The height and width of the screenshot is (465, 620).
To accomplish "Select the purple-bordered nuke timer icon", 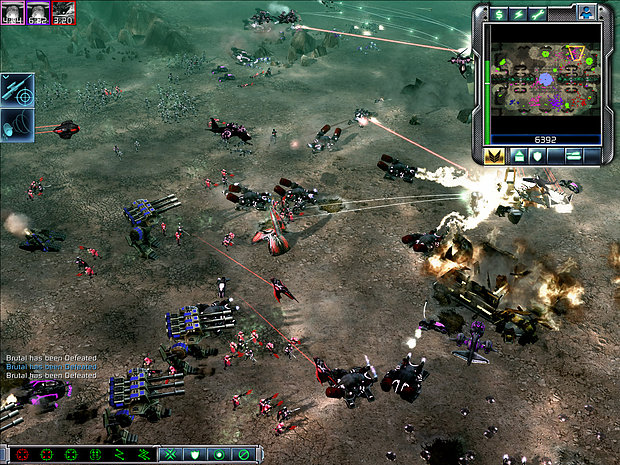I will tap(38, 12).
